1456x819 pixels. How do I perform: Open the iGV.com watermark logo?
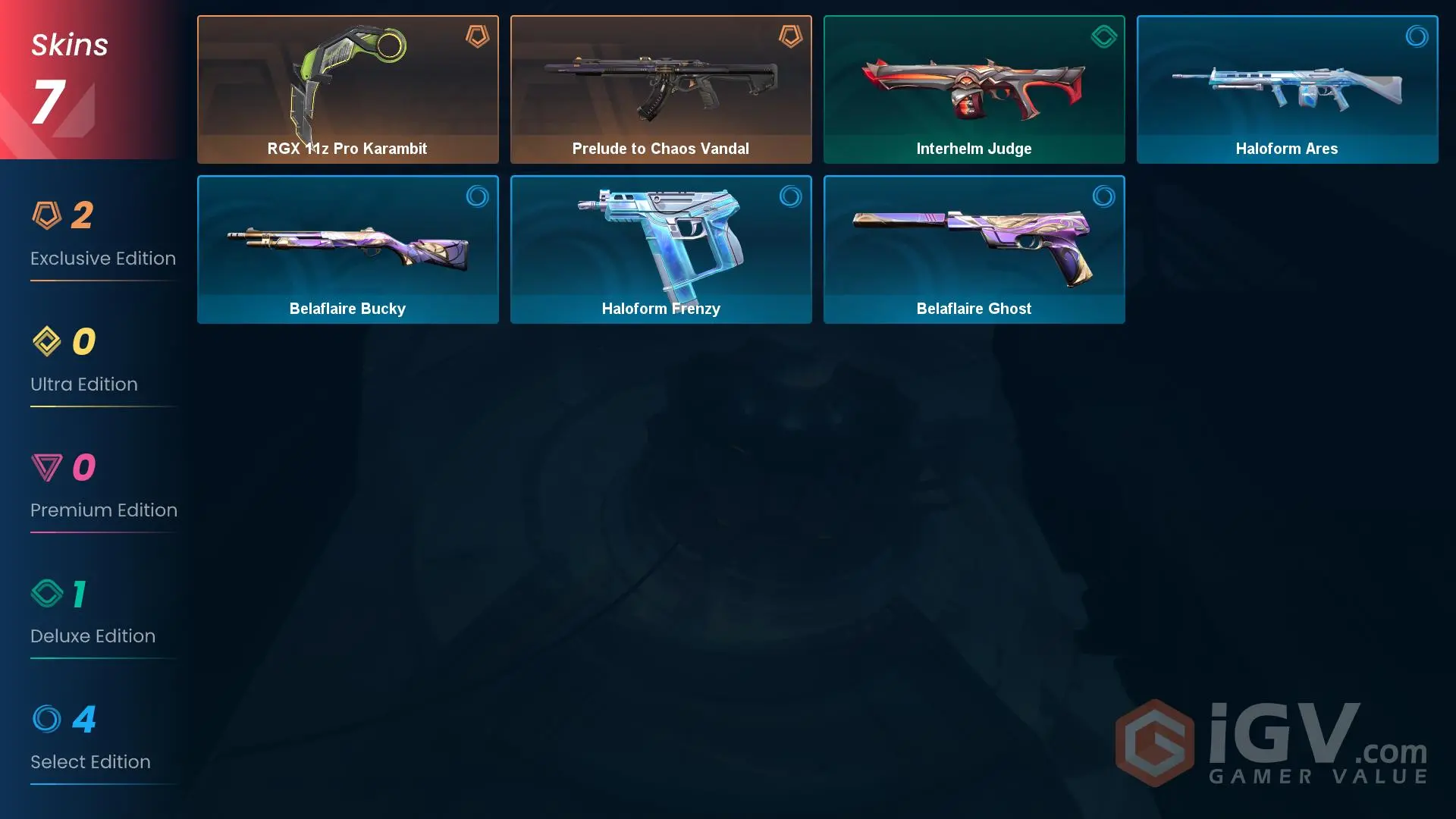(1272, 743)
